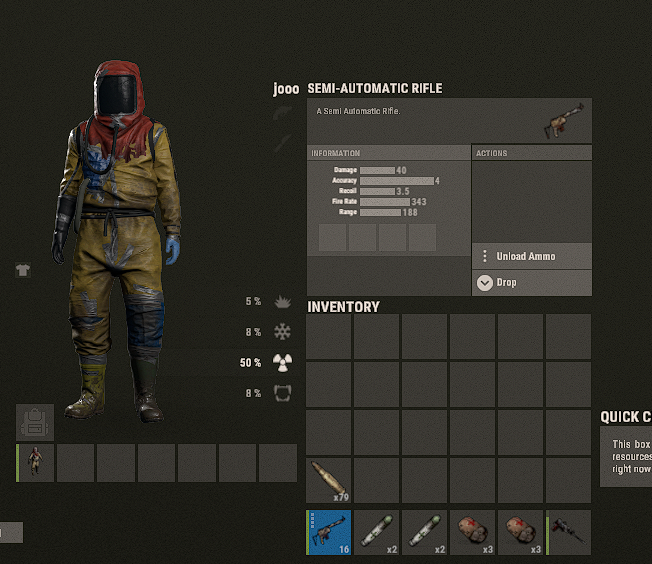Select the hazmat suit clothing slot
652x564 pixels.
pos(36,463)
